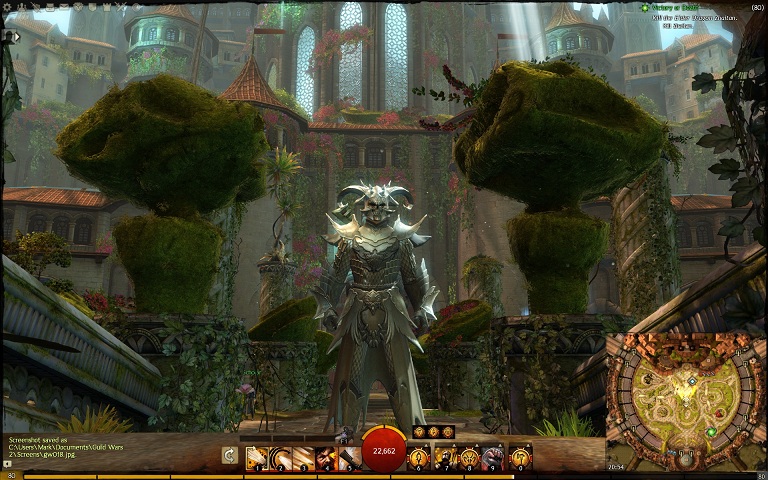Trigger the slot 3 weapon skill

[x=302, y=458]
